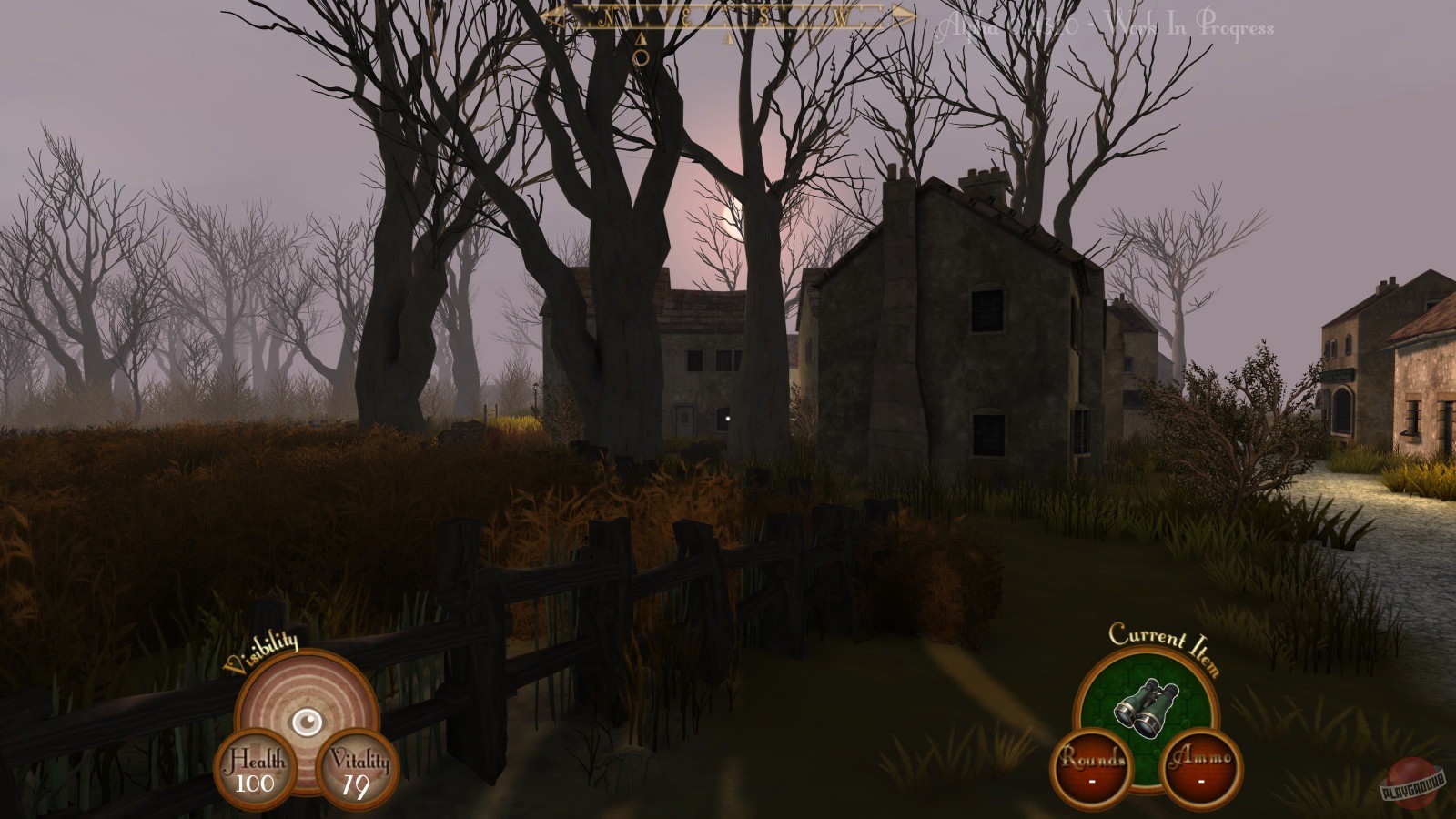
Task: Open the Health counter showing 100
Action: 258,771
